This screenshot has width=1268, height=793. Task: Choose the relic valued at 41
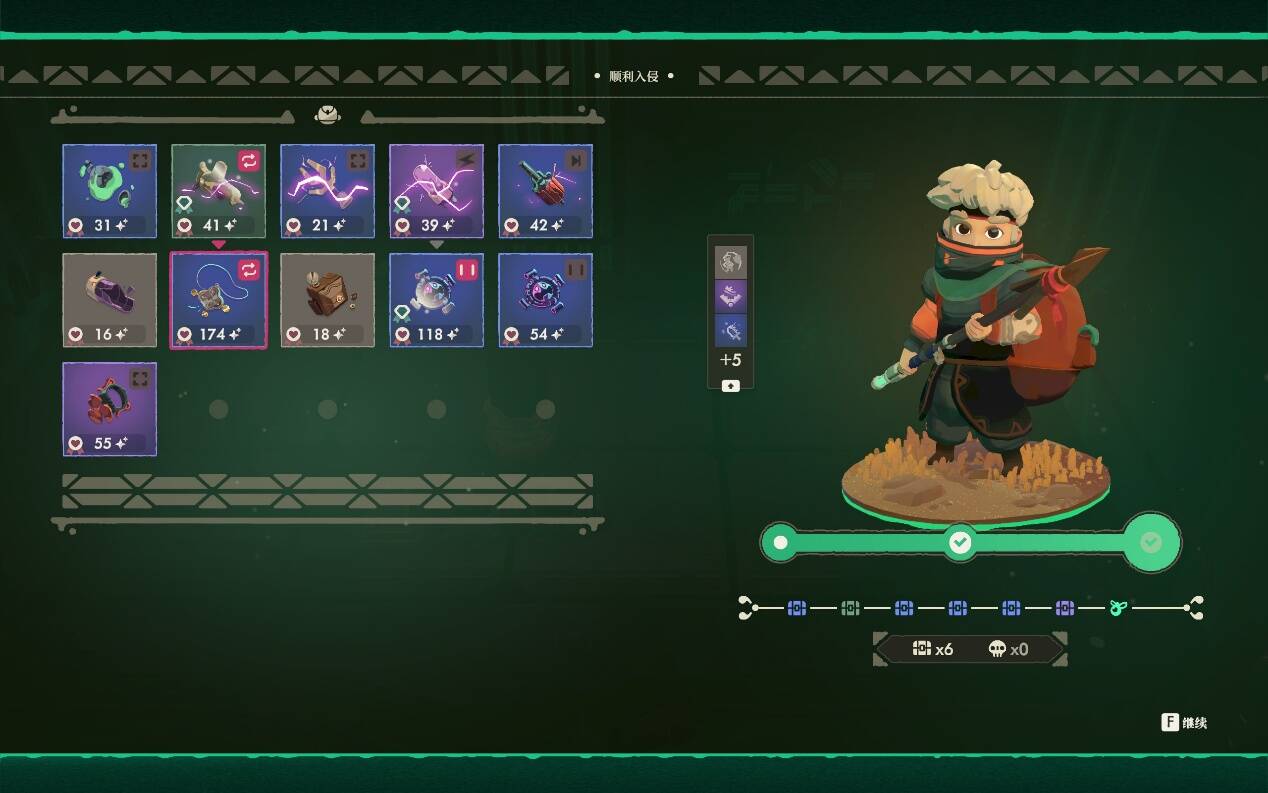coord(218,190)
